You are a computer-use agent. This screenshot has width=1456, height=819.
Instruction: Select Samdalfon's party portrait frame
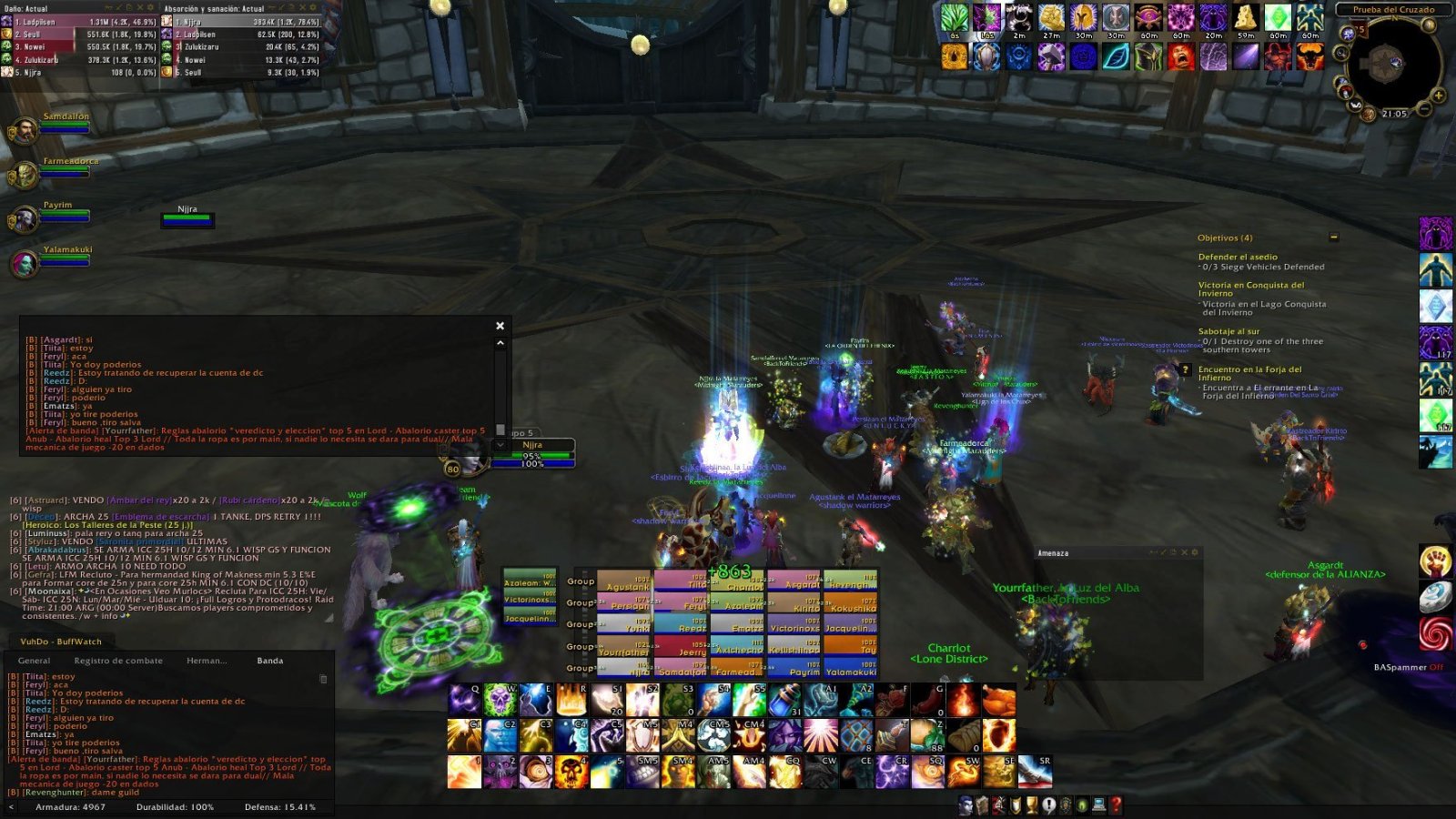pos(25,130)
